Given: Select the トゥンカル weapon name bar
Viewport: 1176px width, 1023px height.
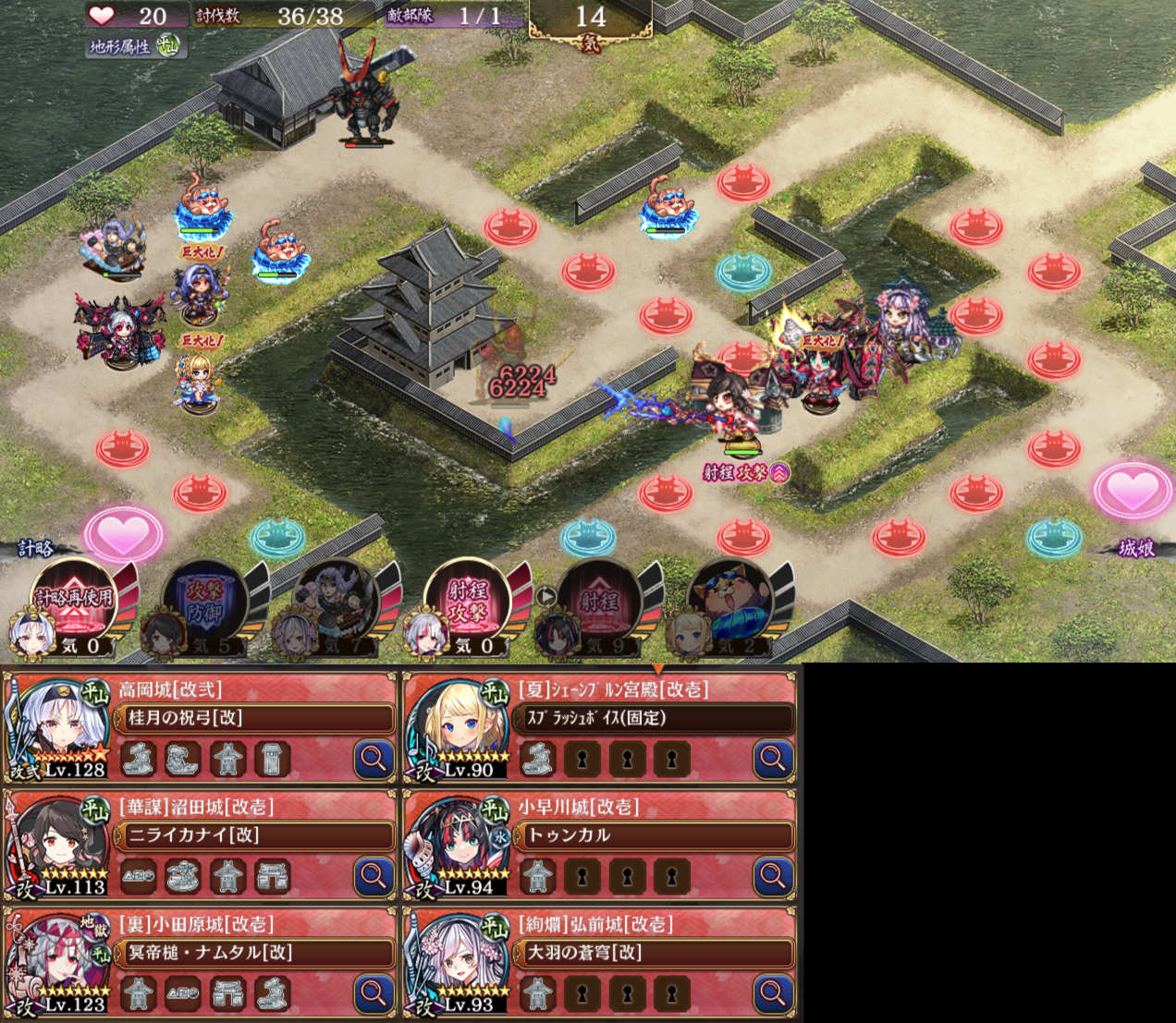Looking at the screenshot, I should [x=655, y=835].
